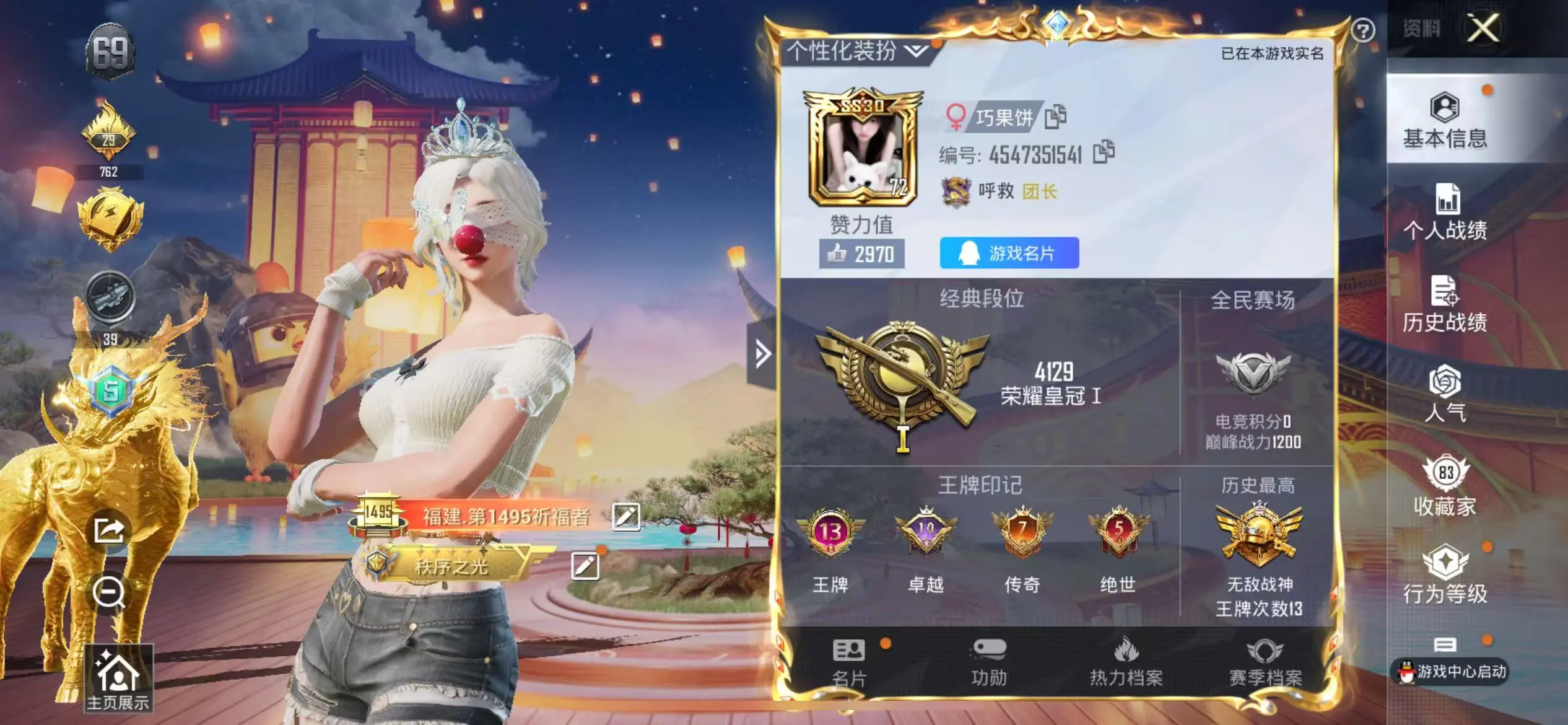The height and width of the screenshot is (725, 1568).
Task: Open the question mark help icon
Action: click(x=1363, y=30)
